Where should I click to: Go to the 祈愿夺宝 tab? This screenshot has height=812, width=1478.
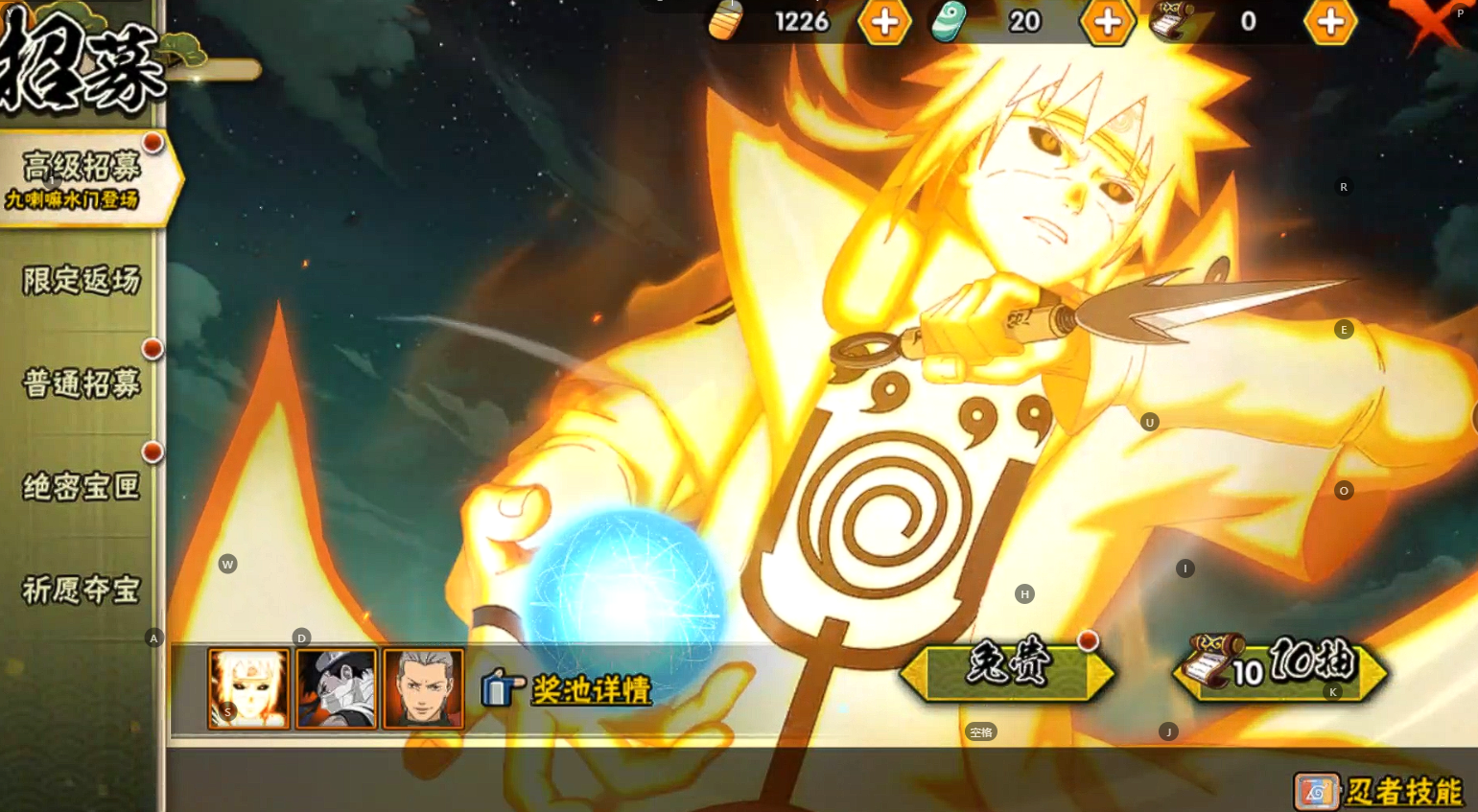(x=82, y=590)
